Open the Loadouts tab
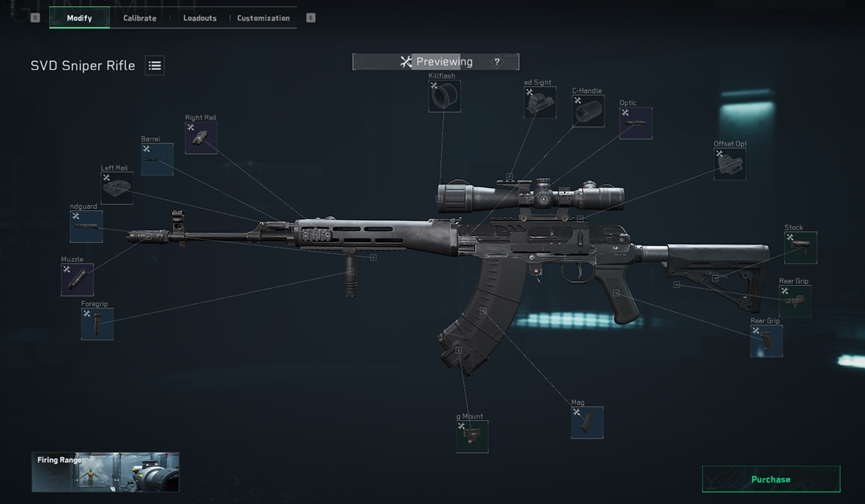 200,18
